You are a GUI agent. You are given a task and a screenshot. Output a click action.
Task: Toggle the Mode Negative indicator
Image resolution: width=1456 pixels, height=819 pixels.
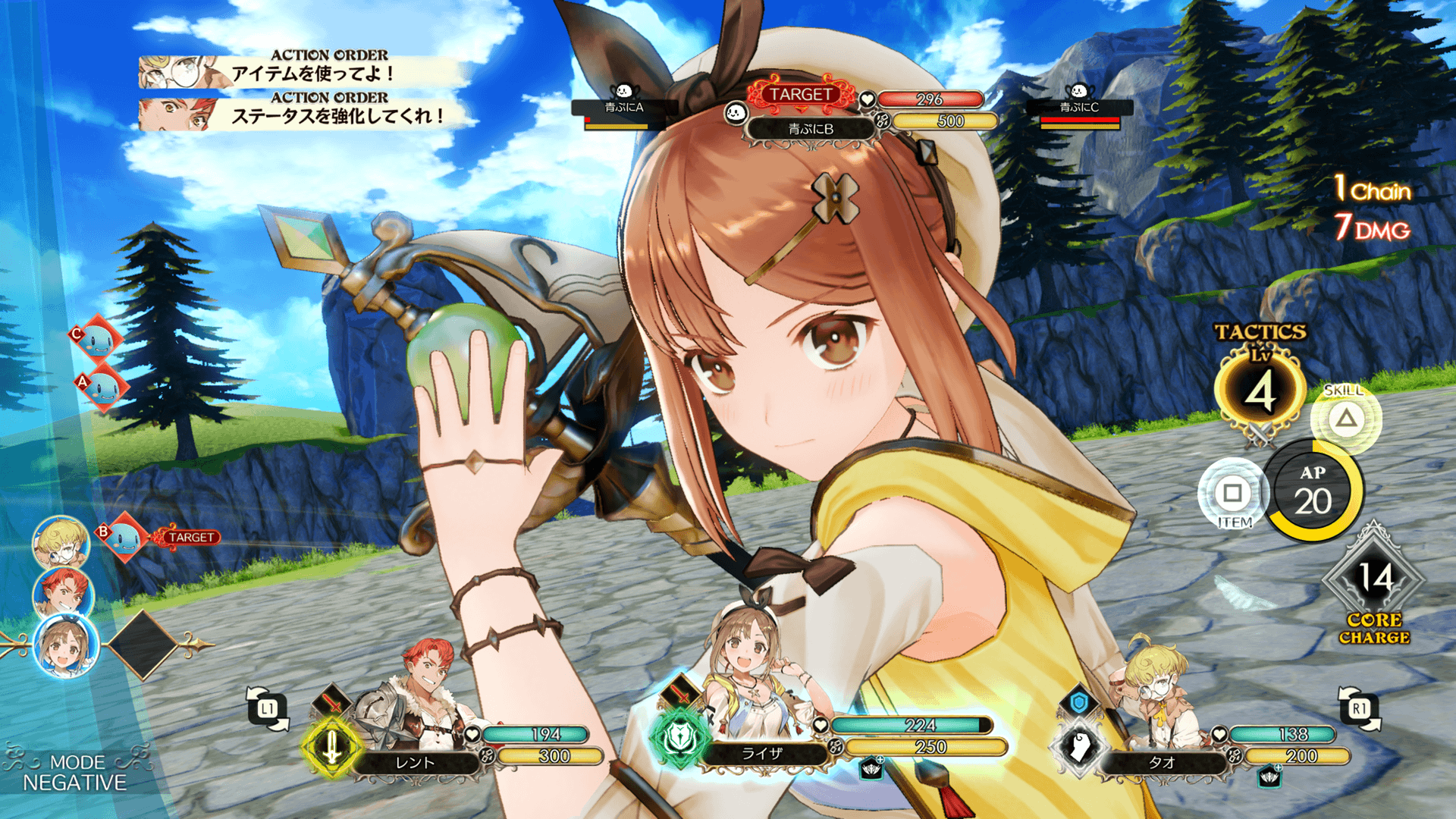[74, 773]
